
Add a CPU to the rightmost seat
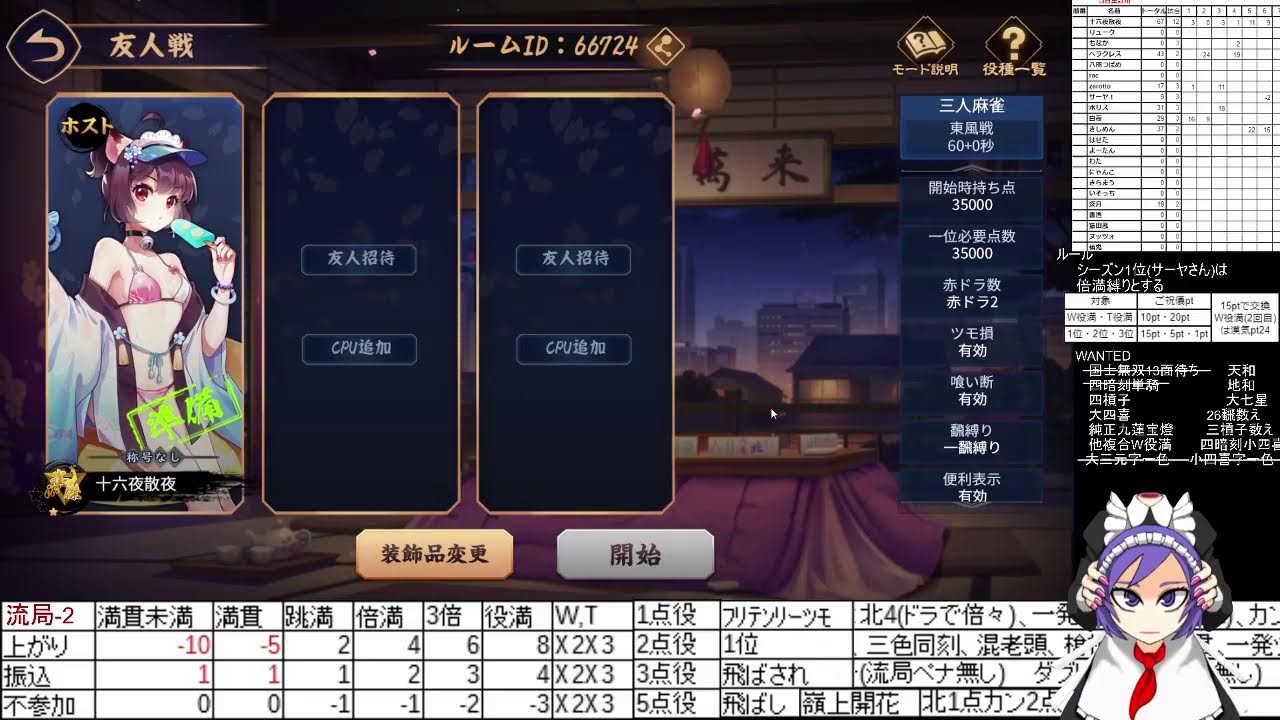[x=572, y=349]
